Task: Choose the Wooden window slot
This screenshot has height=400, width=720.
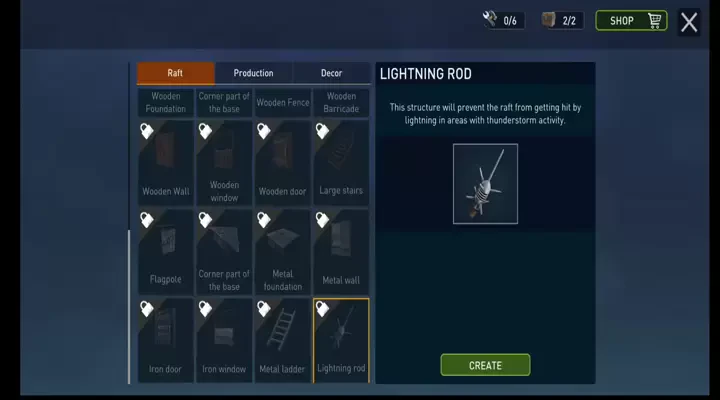Action: click(225, 162)
